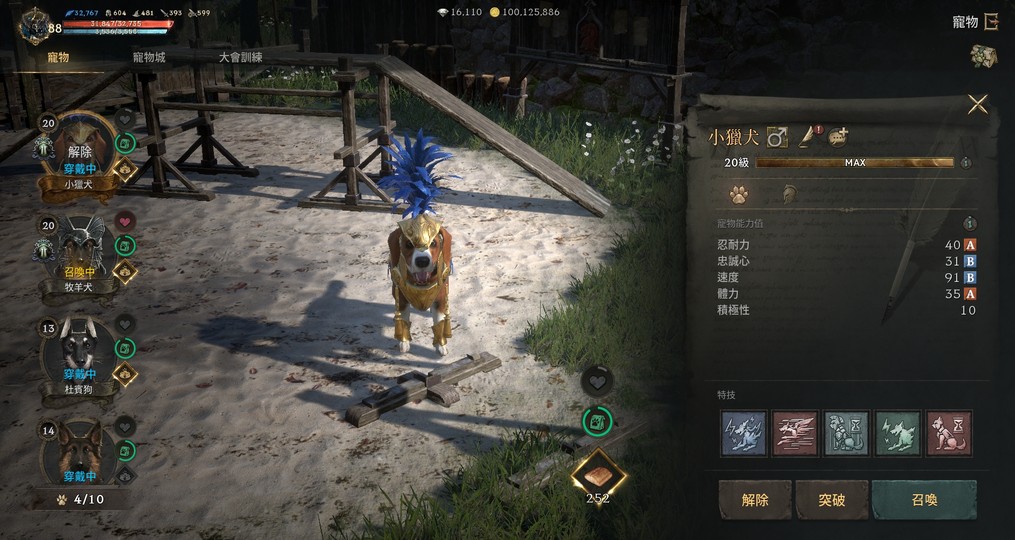Viewport: 1015px width, 540px height.
Task: Select the red sitting dog hourglass skill
Action: pyautogui.click(x=949, y=433)
